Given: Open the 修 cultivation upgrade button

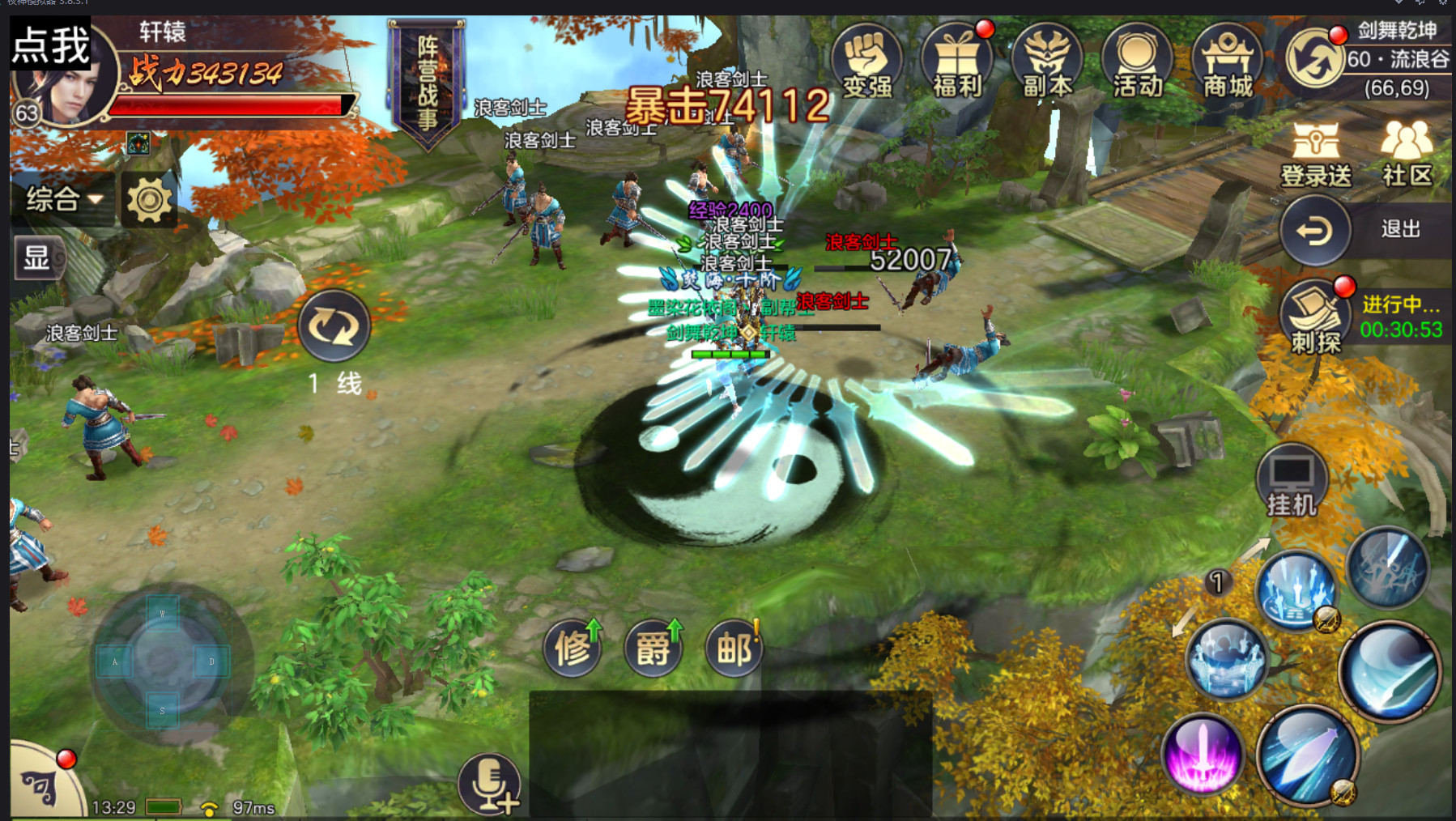Looking at the screenshot, I should [572, 648].
